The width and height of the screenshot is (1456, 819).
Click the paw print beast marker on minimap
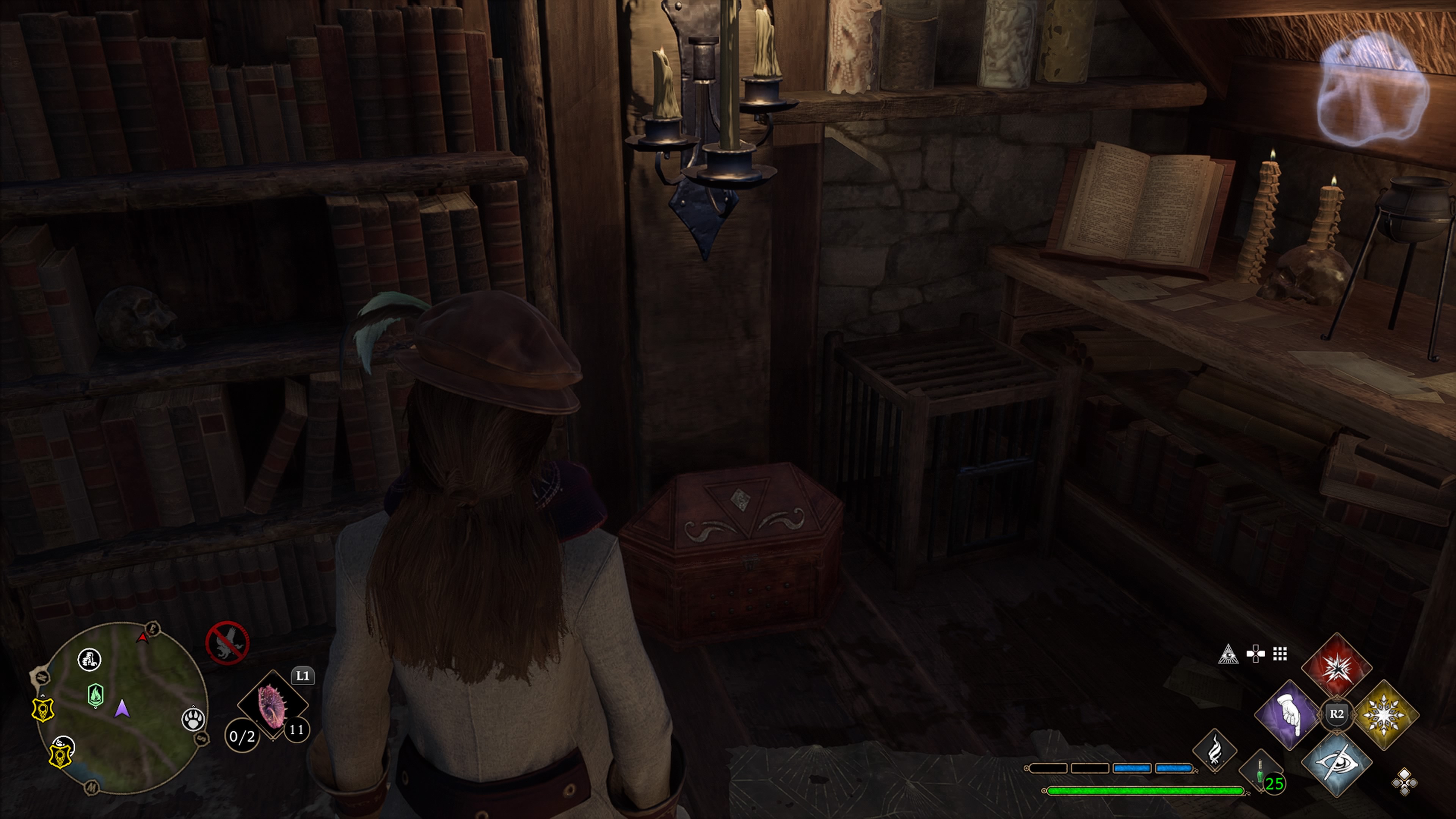pos(193,720)
